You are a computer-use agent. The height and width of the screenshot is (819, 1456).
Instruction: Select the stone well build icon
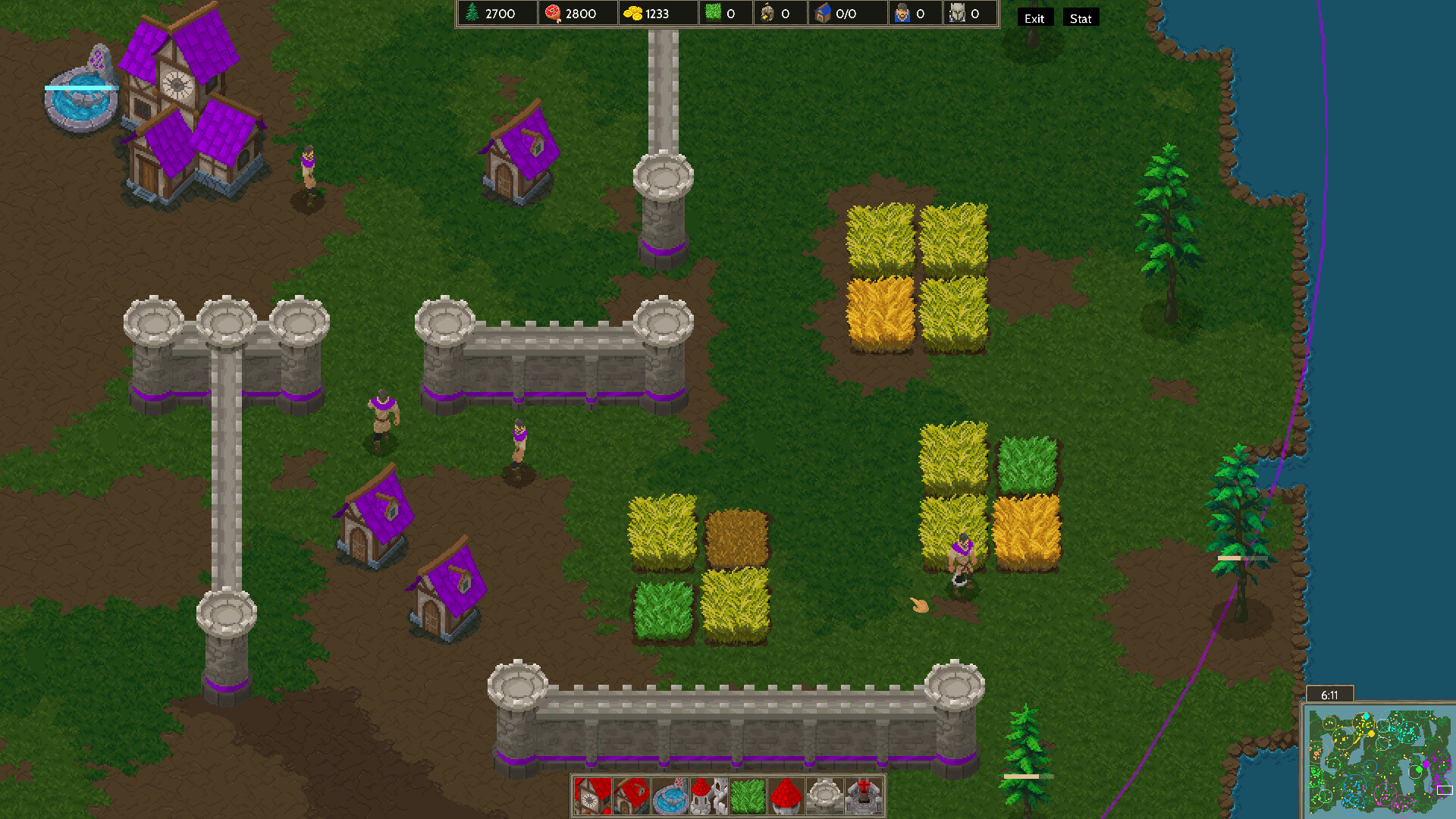click(x=826, y=794)
